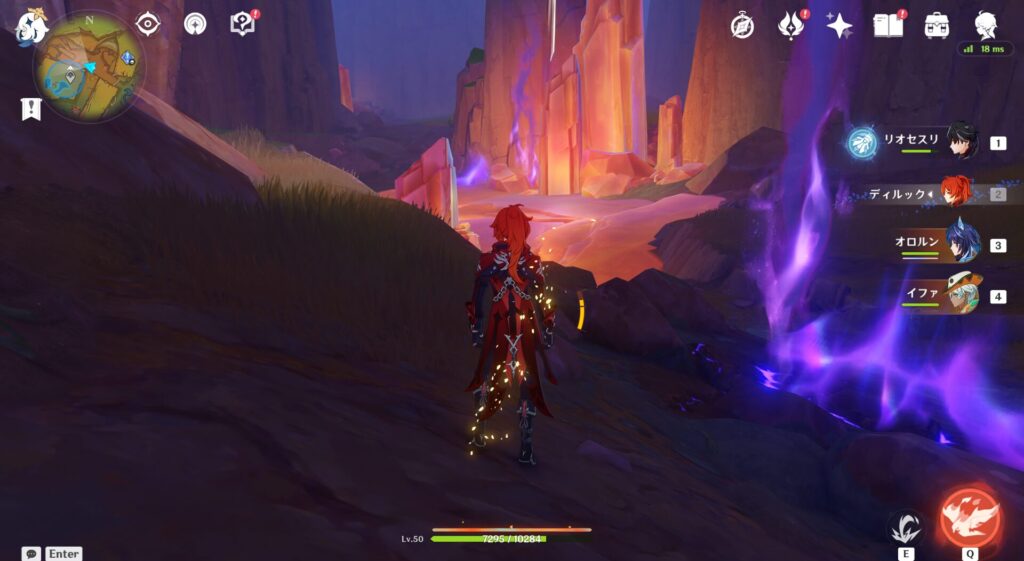1024x561 pixels.
Task: Open the compass adventure icon
Action: point(741,26)
